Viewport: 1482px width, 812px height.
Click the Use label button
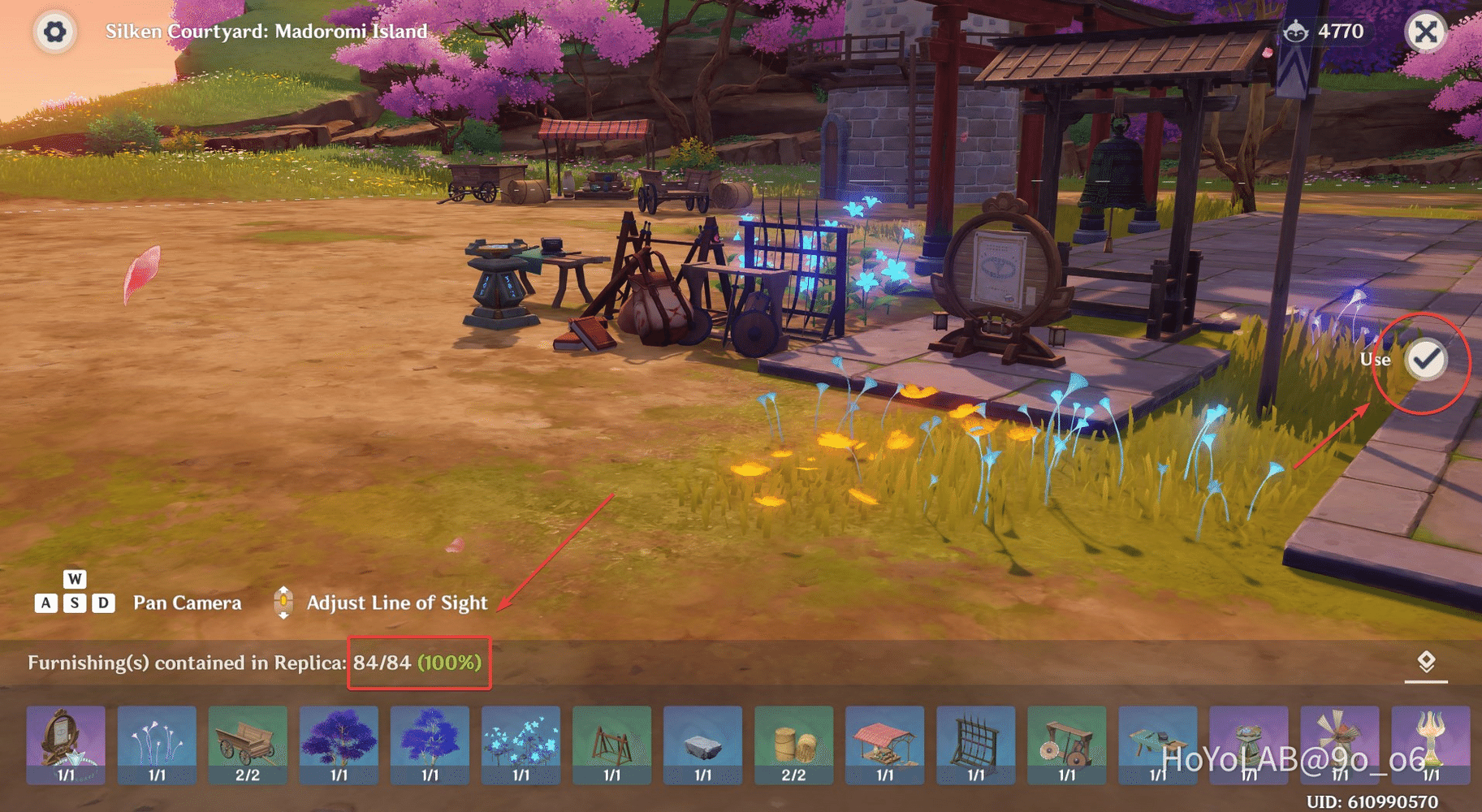click(1376, 359)
